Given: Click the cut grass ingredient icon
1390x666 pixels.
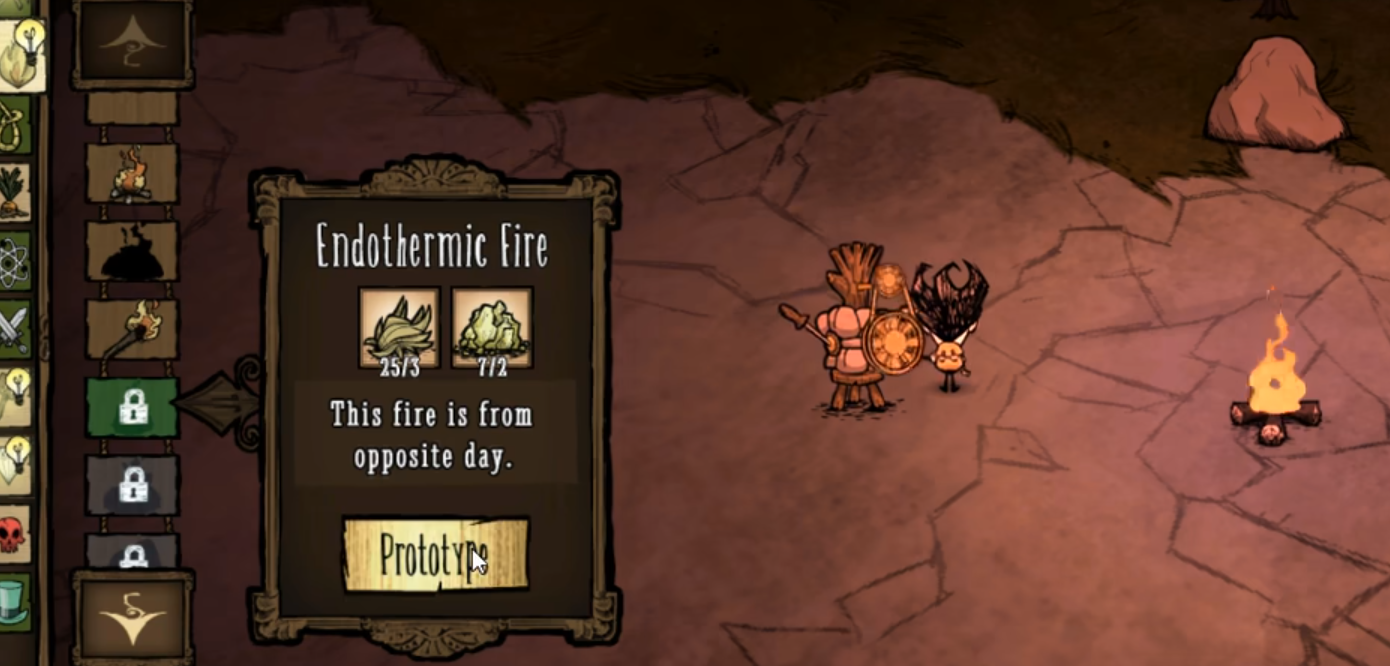Looking at the screenshot, I should click(x=399, y=327).
